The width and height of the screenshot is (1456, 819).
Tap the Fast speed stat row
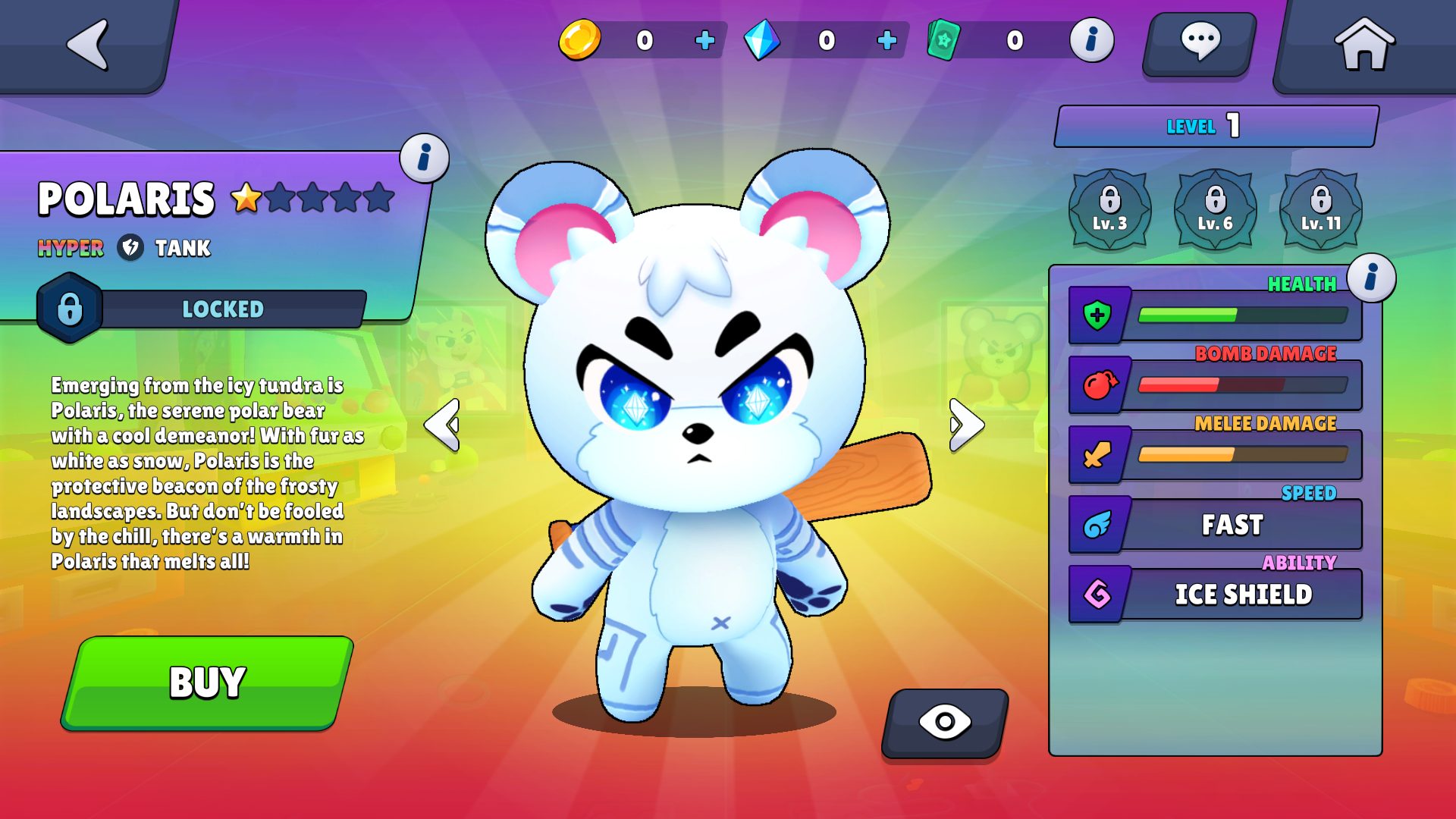coord(1232,525)
